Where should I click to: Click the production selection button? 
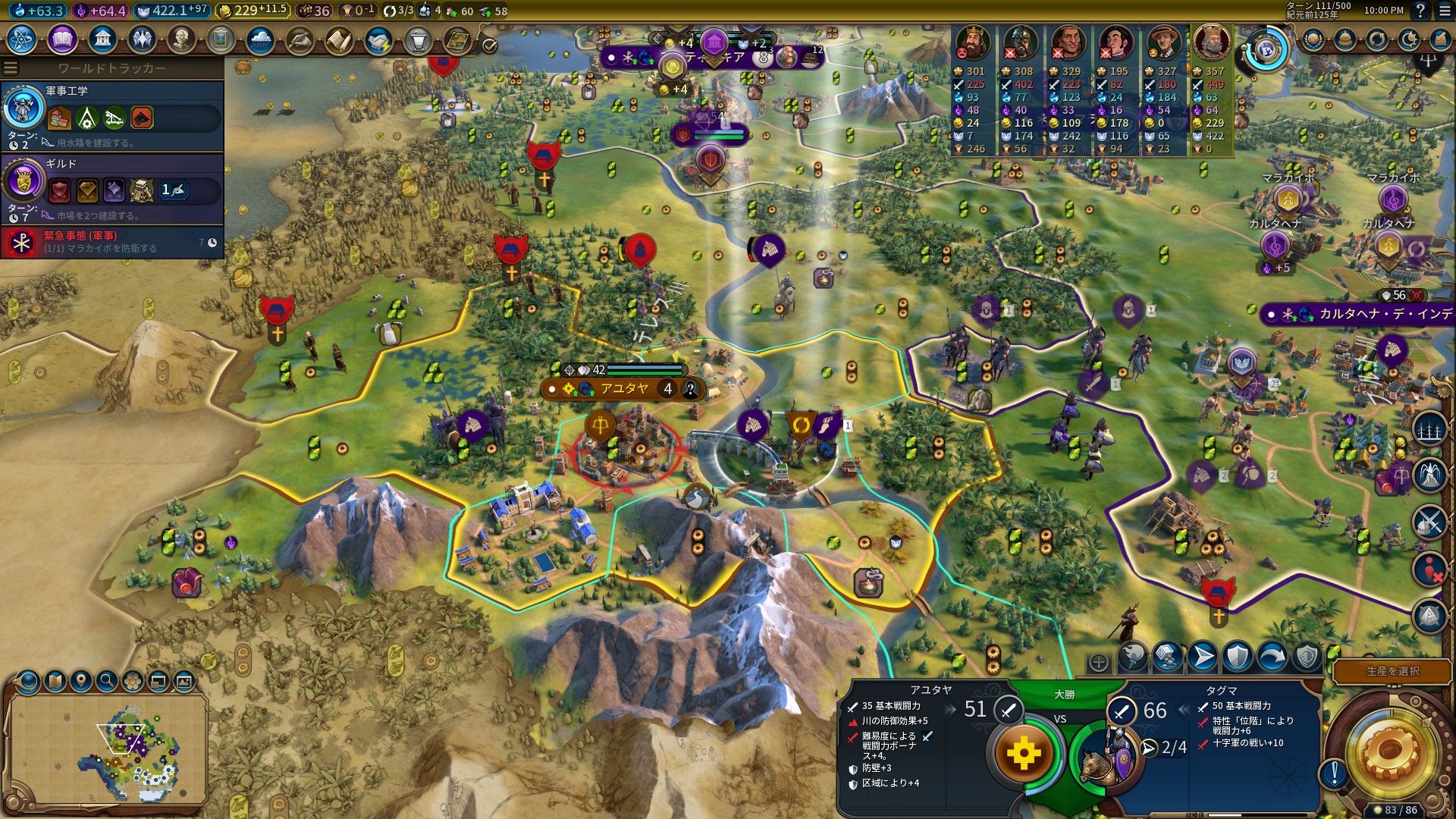click(x=1392, y=671)
